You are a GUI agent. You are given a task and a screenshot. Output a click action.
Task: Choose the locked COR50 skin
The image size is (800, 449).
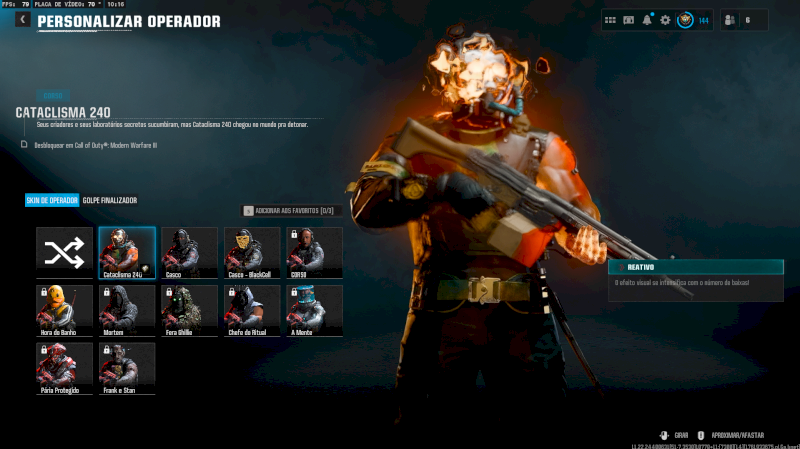click(x=314, y=252)
